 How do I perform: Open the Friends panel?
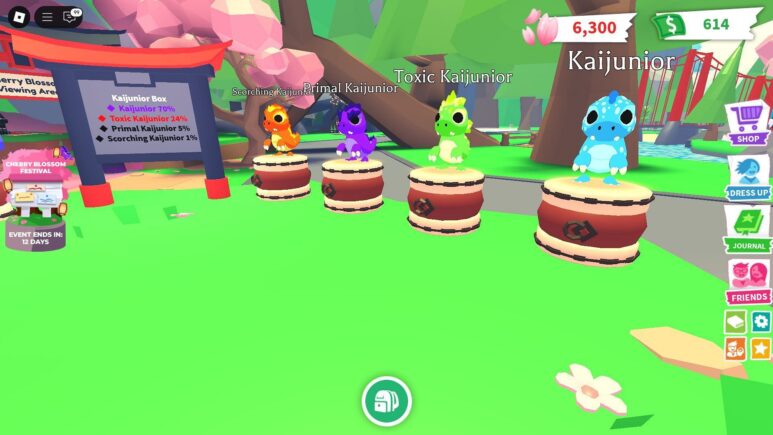747,280
